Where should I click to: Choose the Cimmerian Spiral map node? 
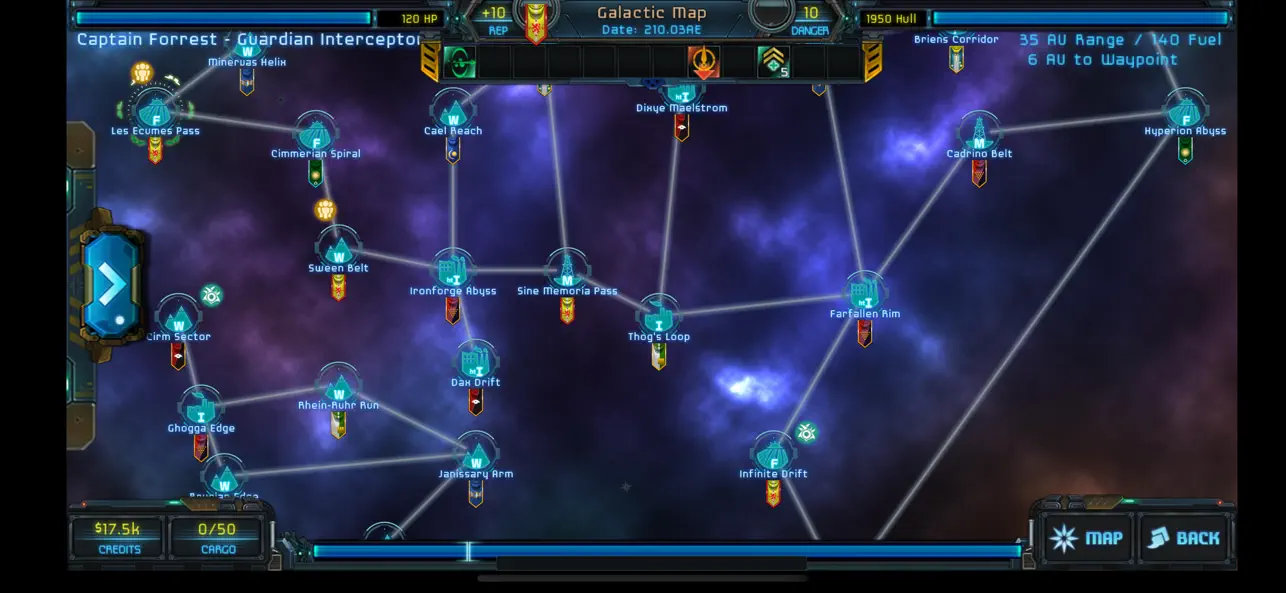(316, 133)
